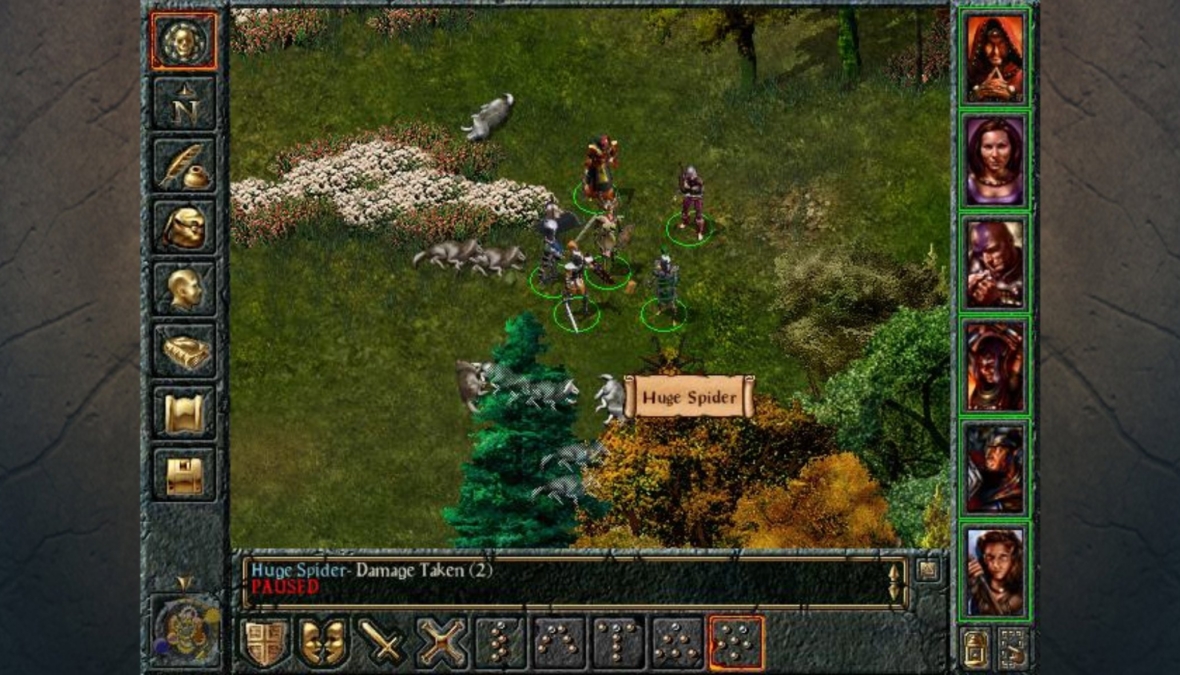
Task: Click the crossed swords stop button
Action: pos(441,642)
